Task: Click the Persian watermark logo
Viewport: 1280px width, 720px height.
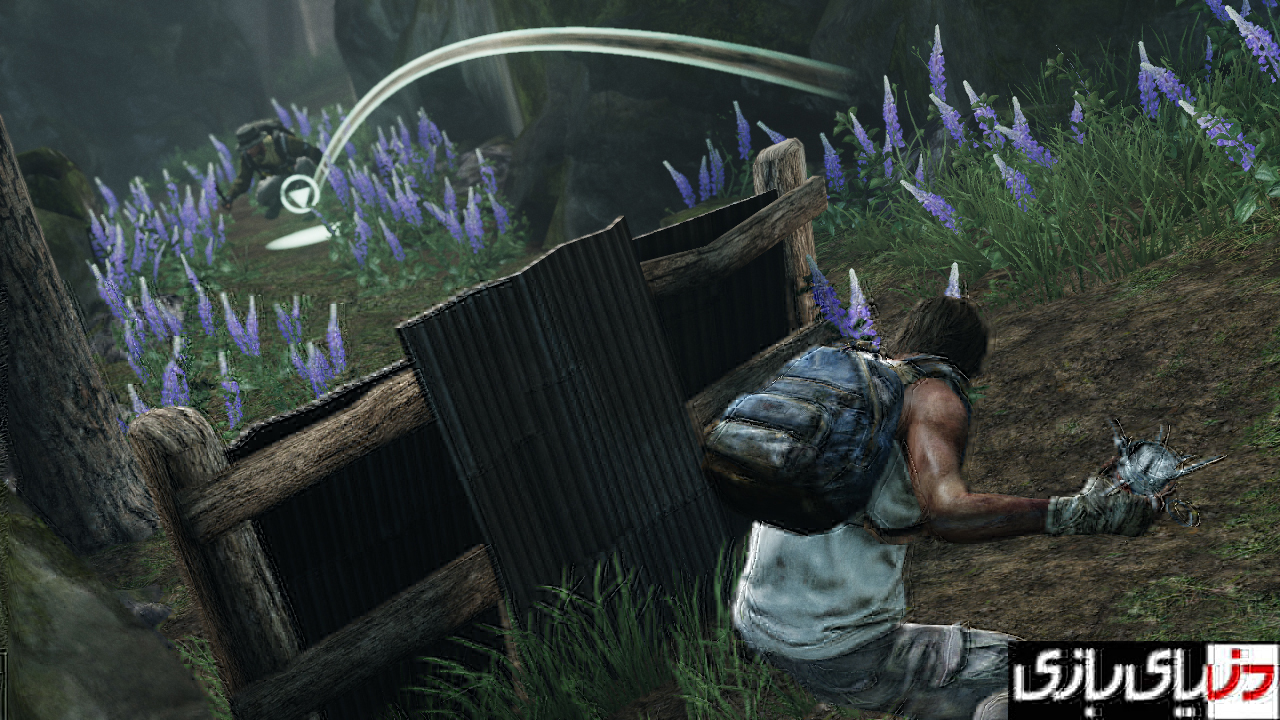Action: (1142, 681)
